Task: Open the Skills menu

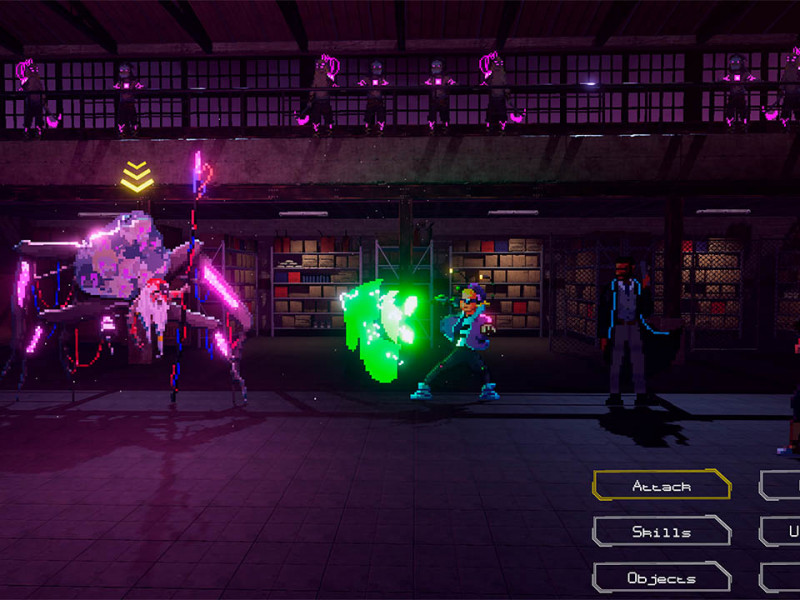Action: coord(661,532)
